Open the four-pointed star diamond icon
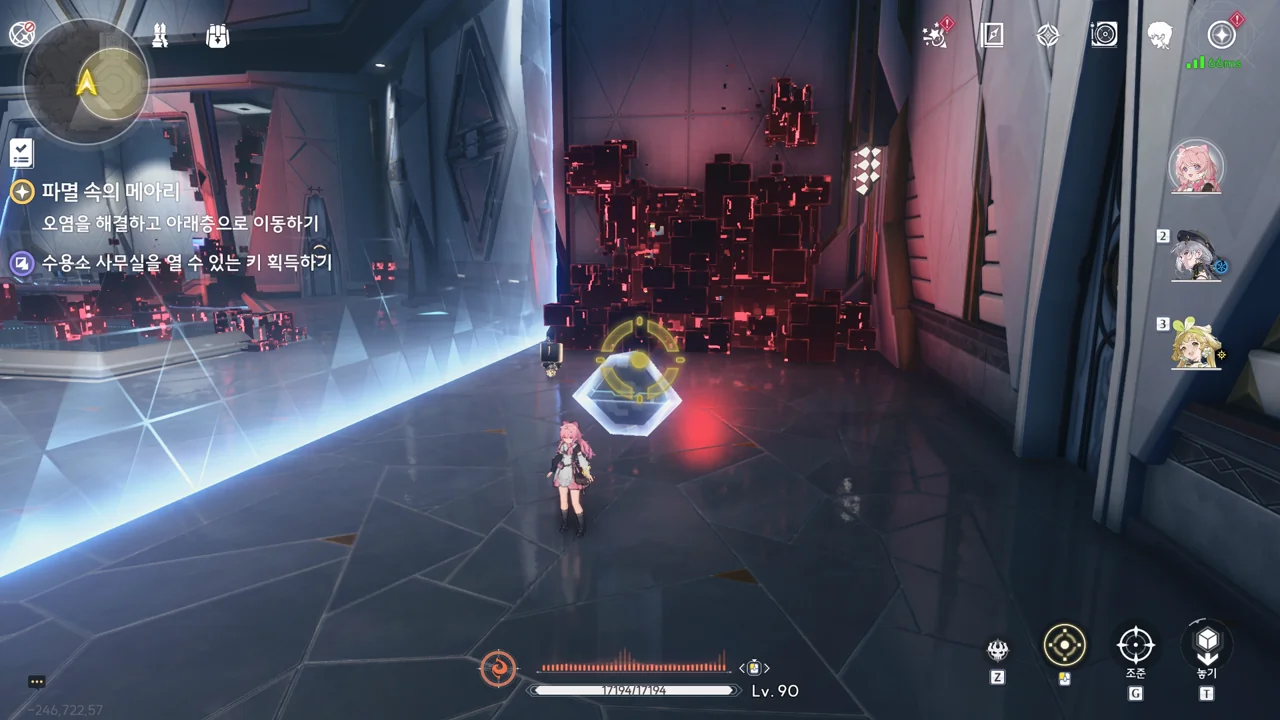Image resolution: width=1280 pixels, height=720 pixels. (1047, 36)
